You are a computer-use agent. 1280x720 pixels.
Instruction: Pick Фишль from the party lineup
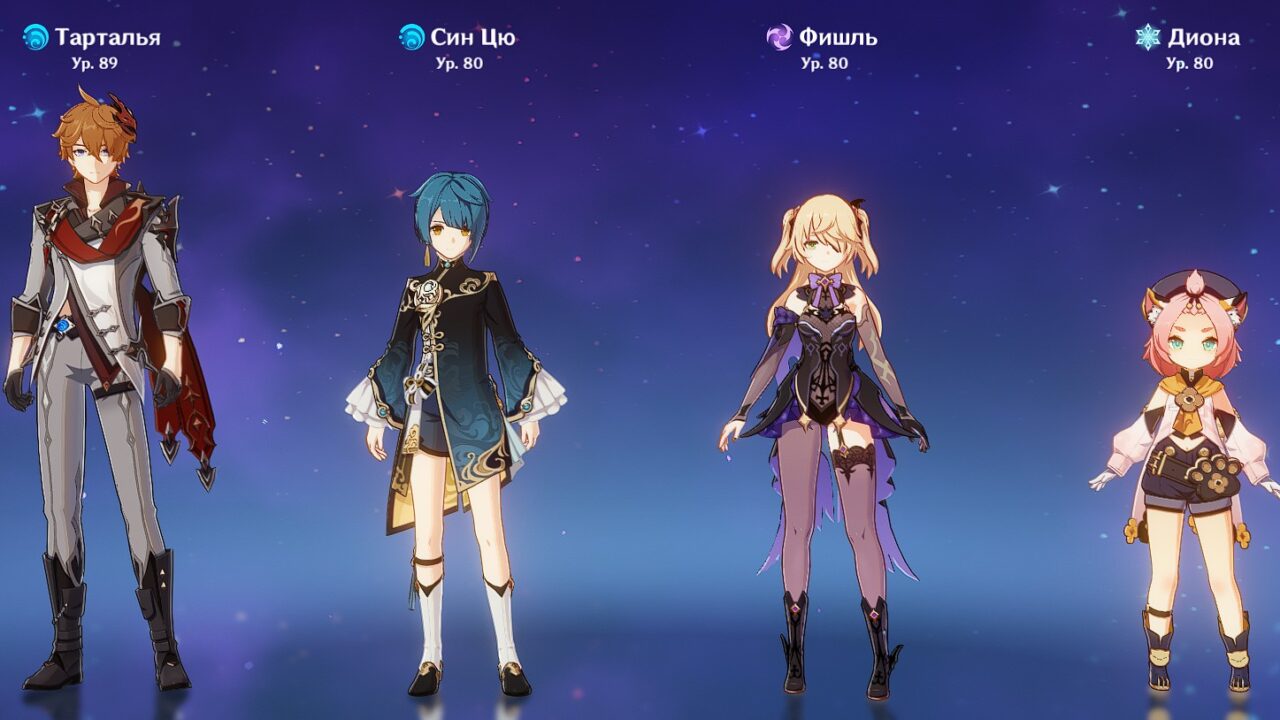[822, 420]
